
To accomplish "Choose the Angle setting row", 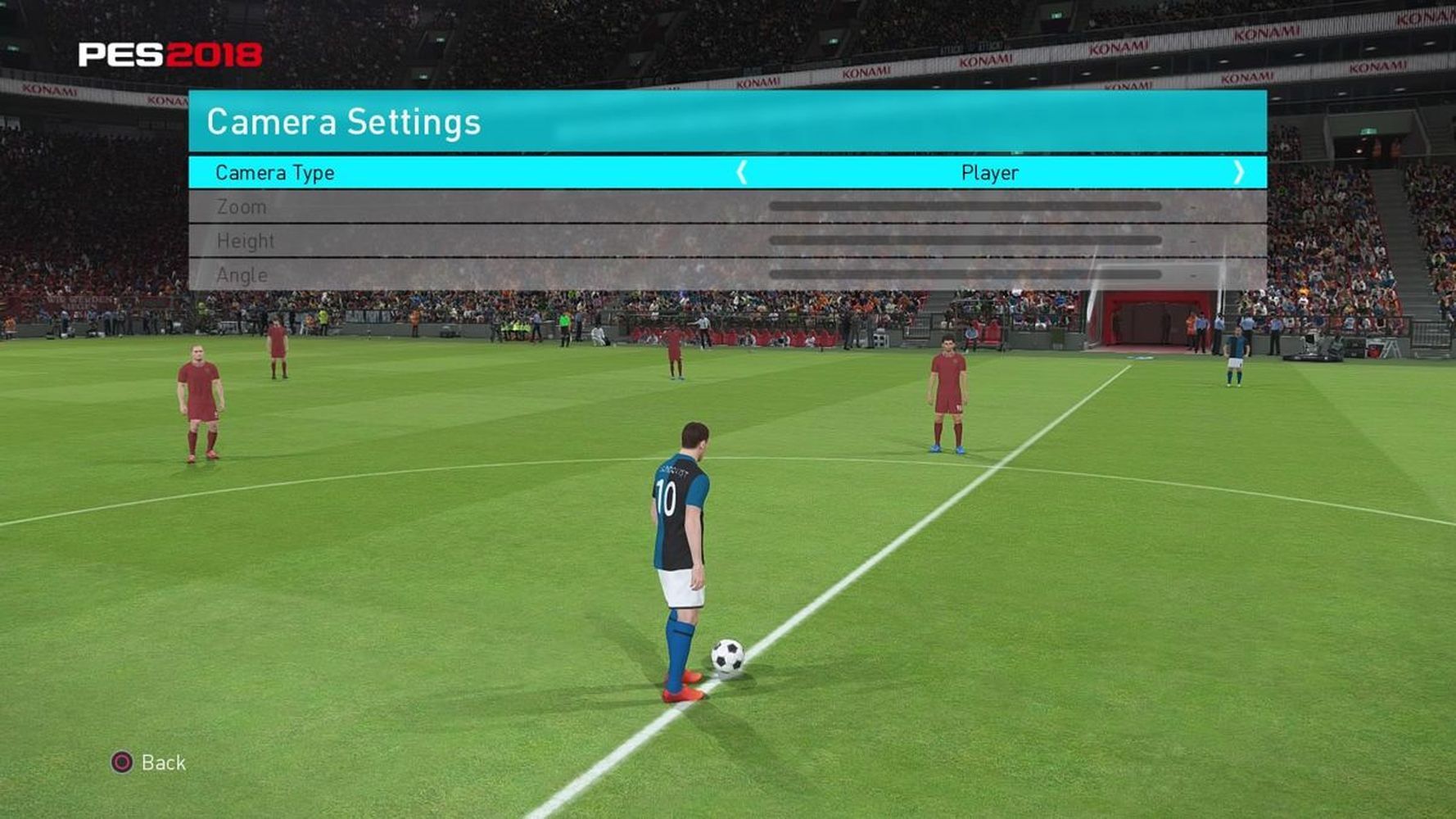I will click(x=242, y=275).
